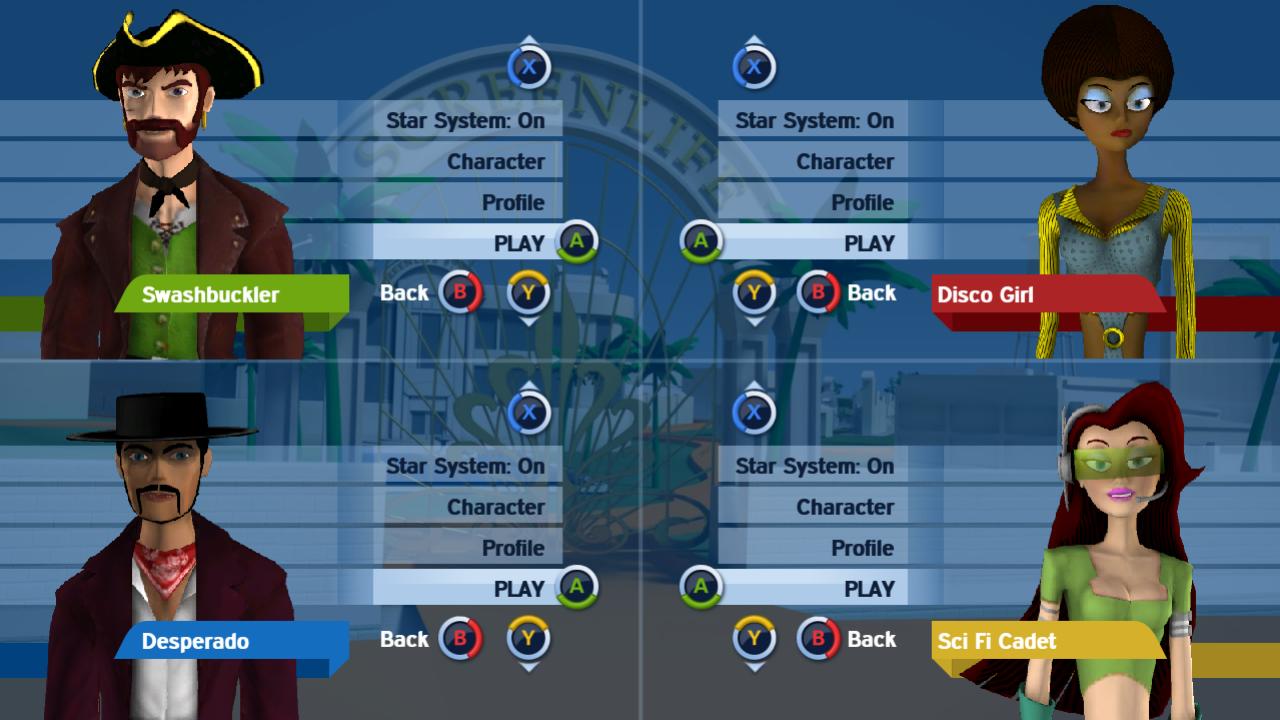Select PLAY in Swashbuckler's panel
The height and width of the screenshot is (720, 1280).
point(518,243)
